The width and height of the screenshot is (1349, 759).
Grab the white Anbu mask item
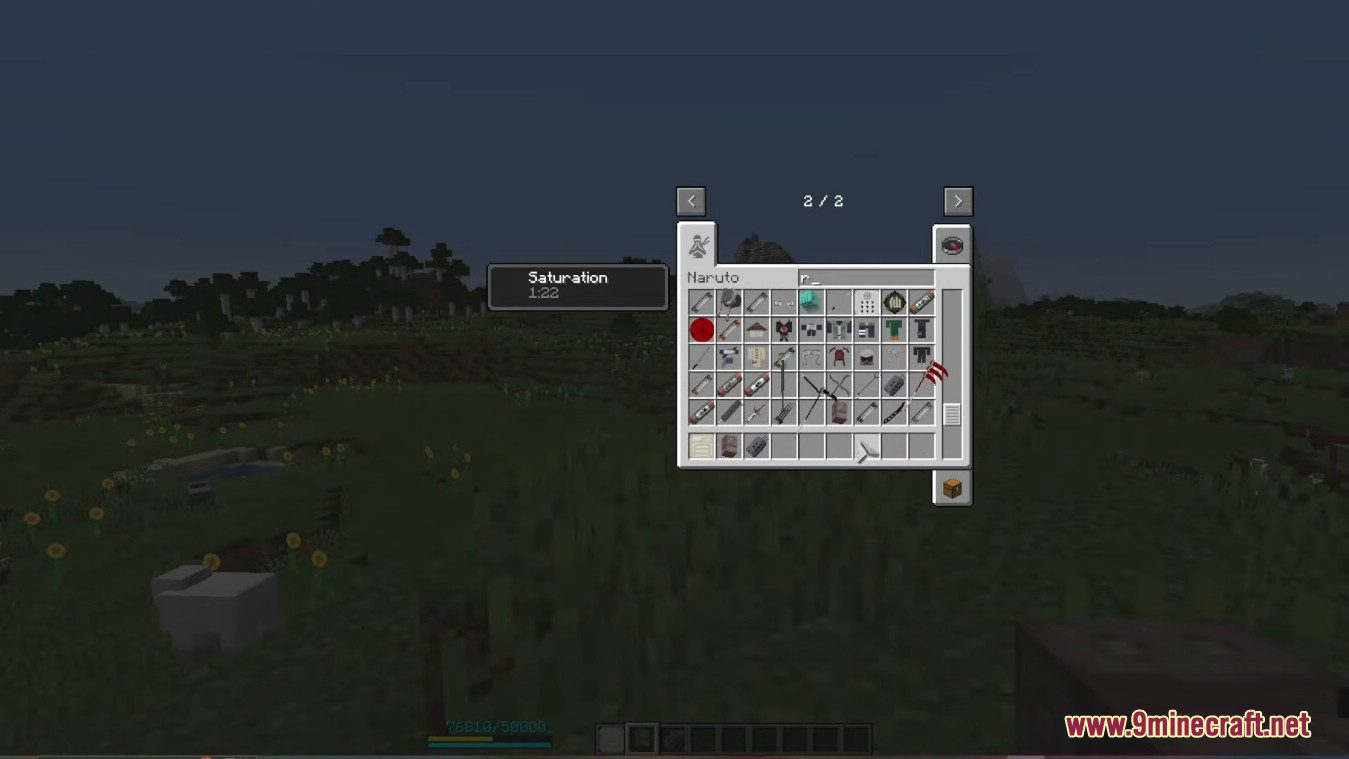click(867, 358)
